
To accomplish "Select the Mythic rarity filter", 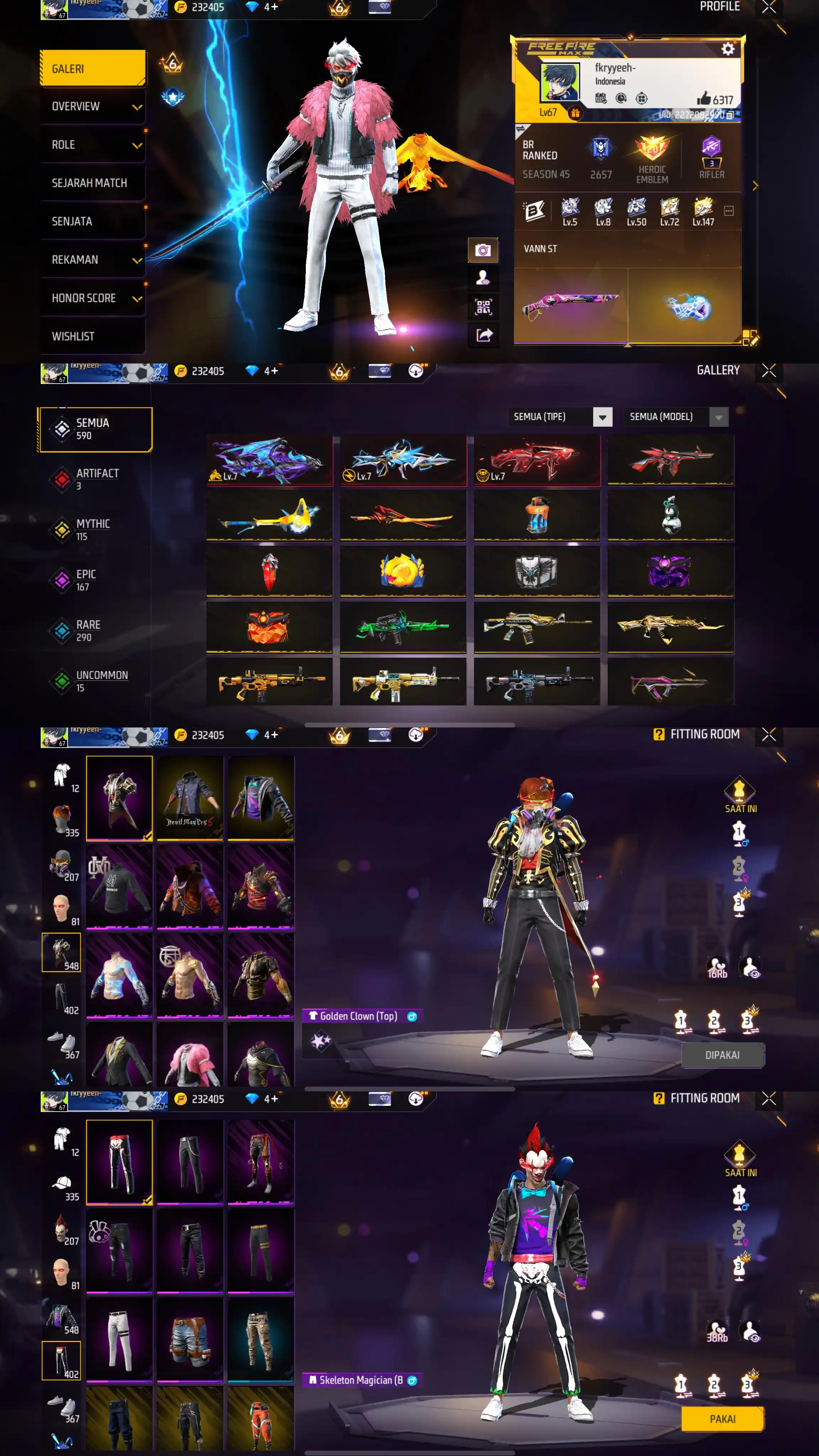I will [x=93, y=529].
